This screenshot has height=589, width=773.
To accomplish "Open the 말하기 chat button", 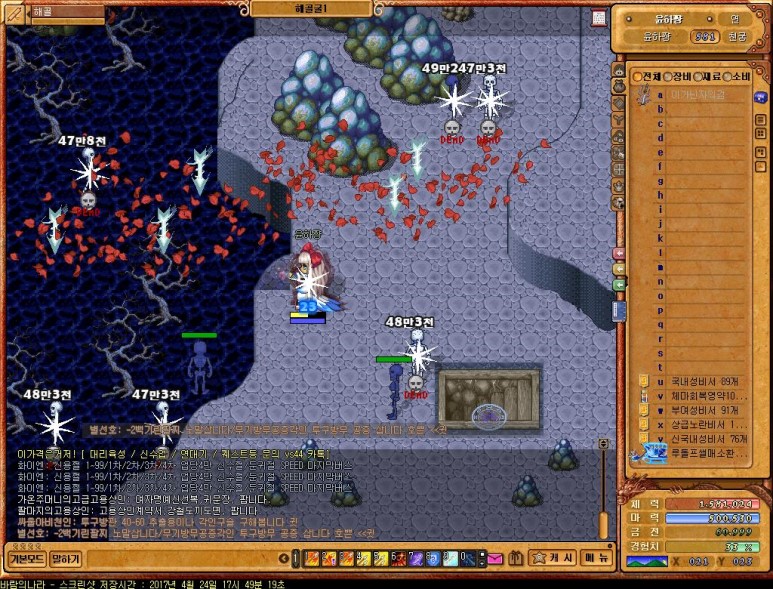I will pyautogui.click(x=65, y=558).
